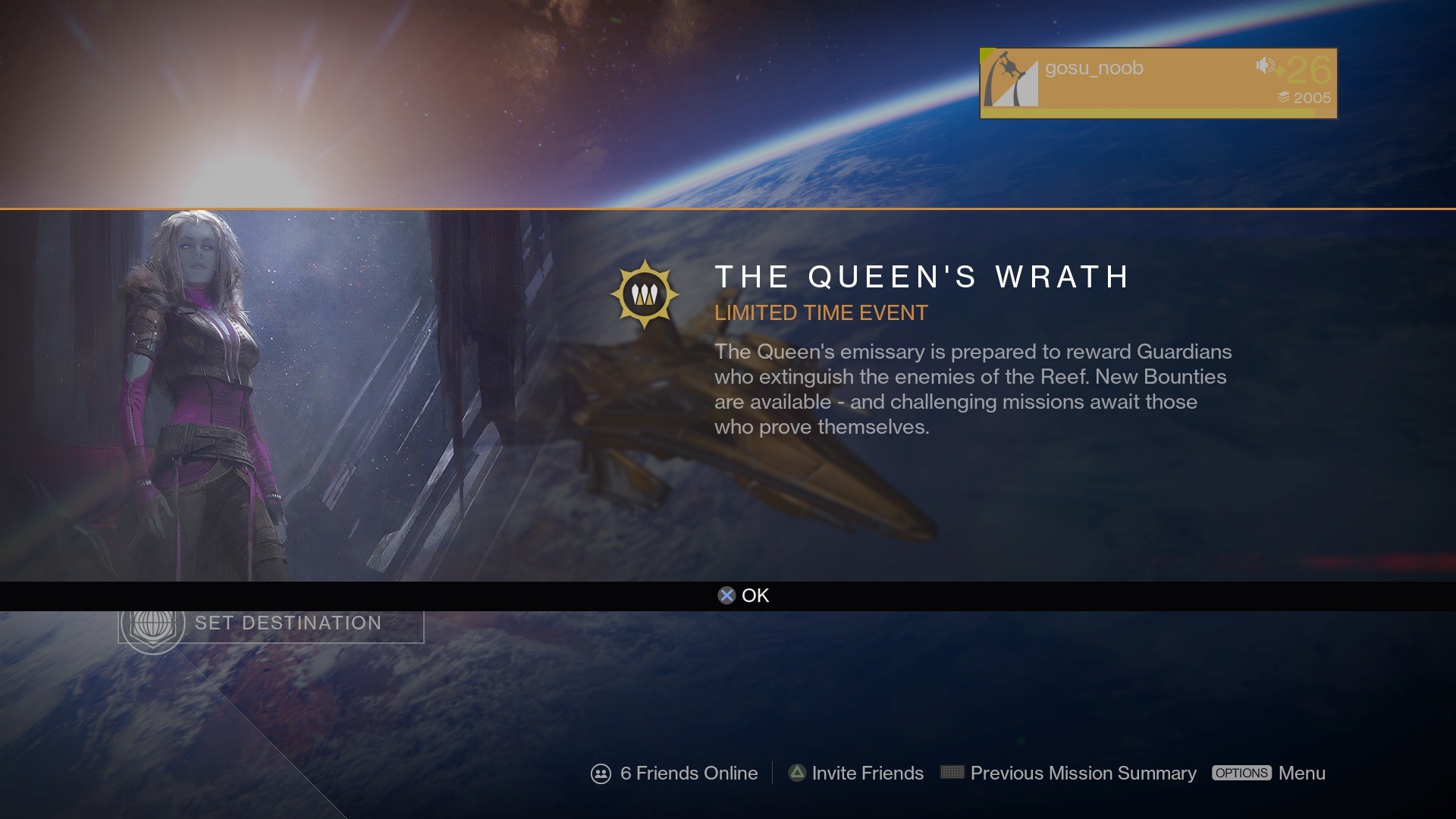The width and height of the screenshot is (1456, 819).
Task: Confirm the Queen's Wrath notice with OK
Action: (x=744, y=596)
